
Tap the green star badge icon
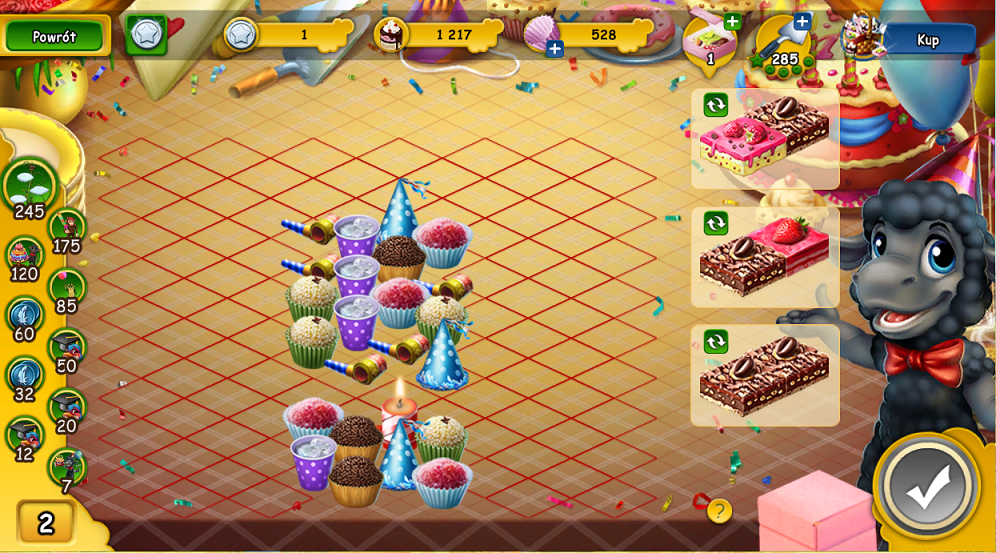(146, 35)
